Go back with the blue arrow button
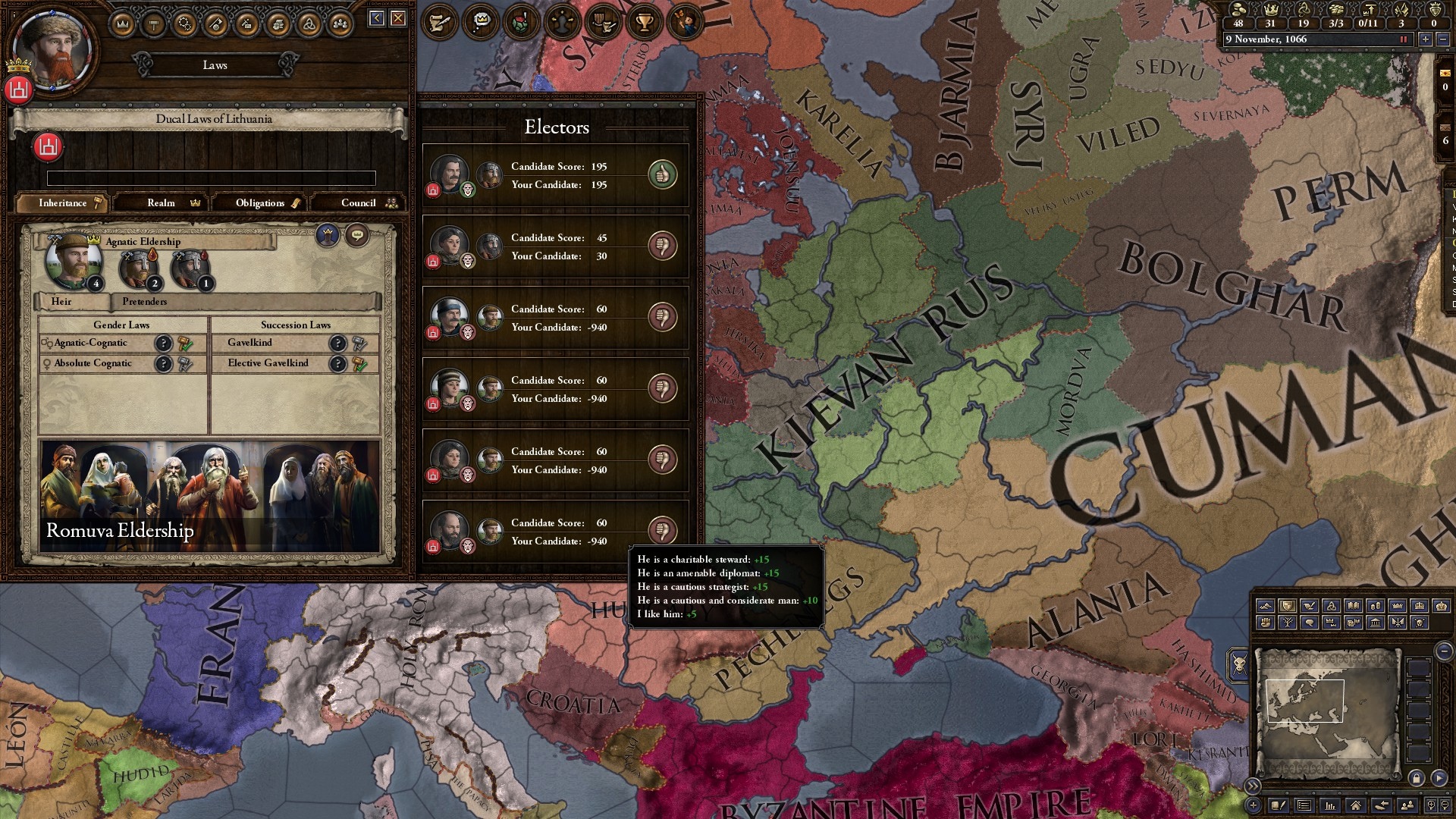 coord(377,18)
